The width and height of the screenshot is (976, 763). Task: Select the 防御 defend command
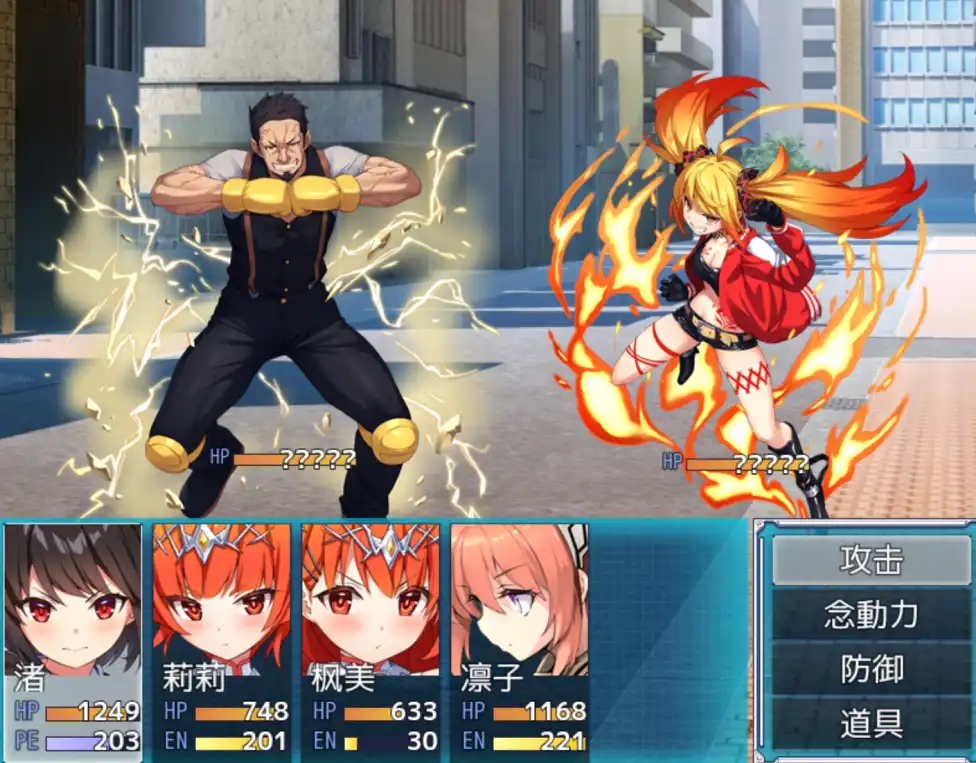click(871, 669)
